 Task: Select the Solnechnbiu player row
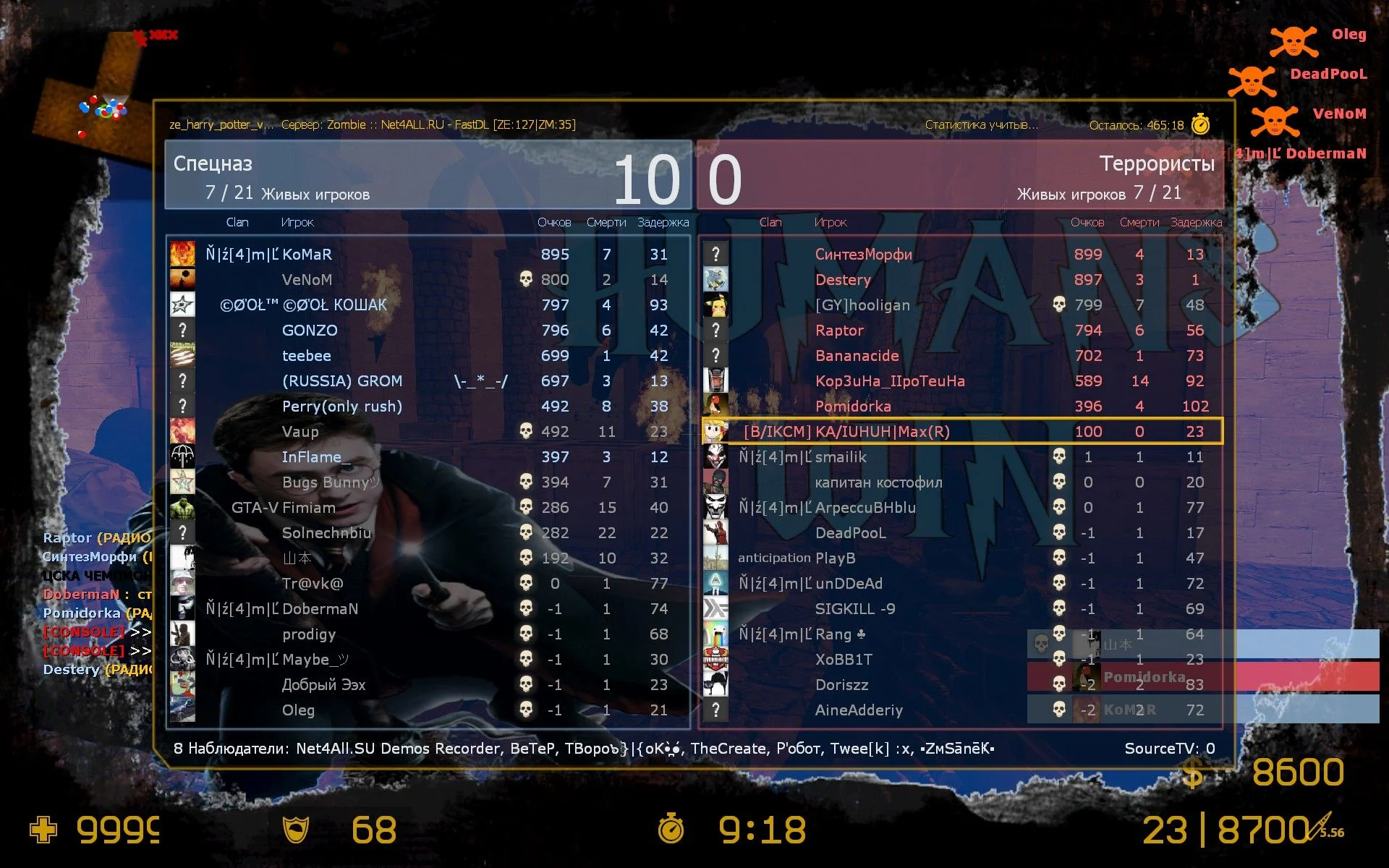tap(326, 533)
